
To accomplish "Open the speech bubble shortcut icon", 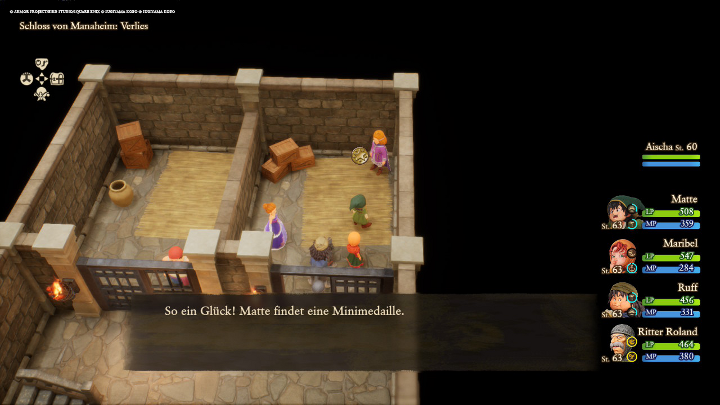I will pos(42,63).
